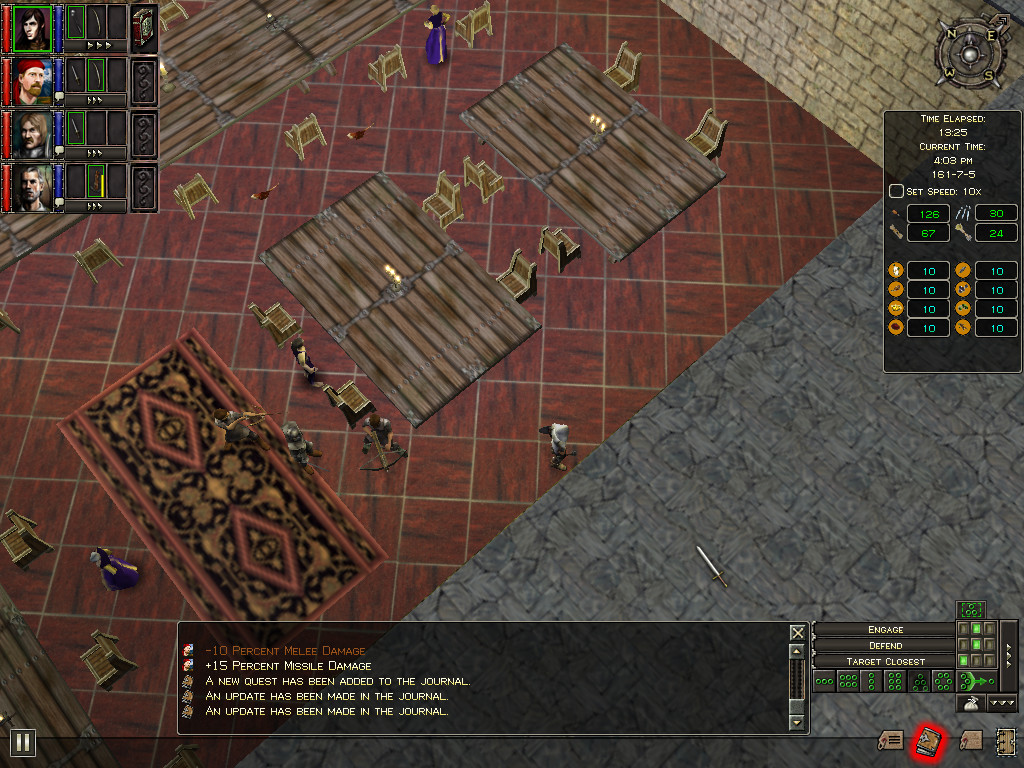The width and height of the screenshot is (1024, 768).
Task: Open the glowing red journal book
Action: point(927,742)
